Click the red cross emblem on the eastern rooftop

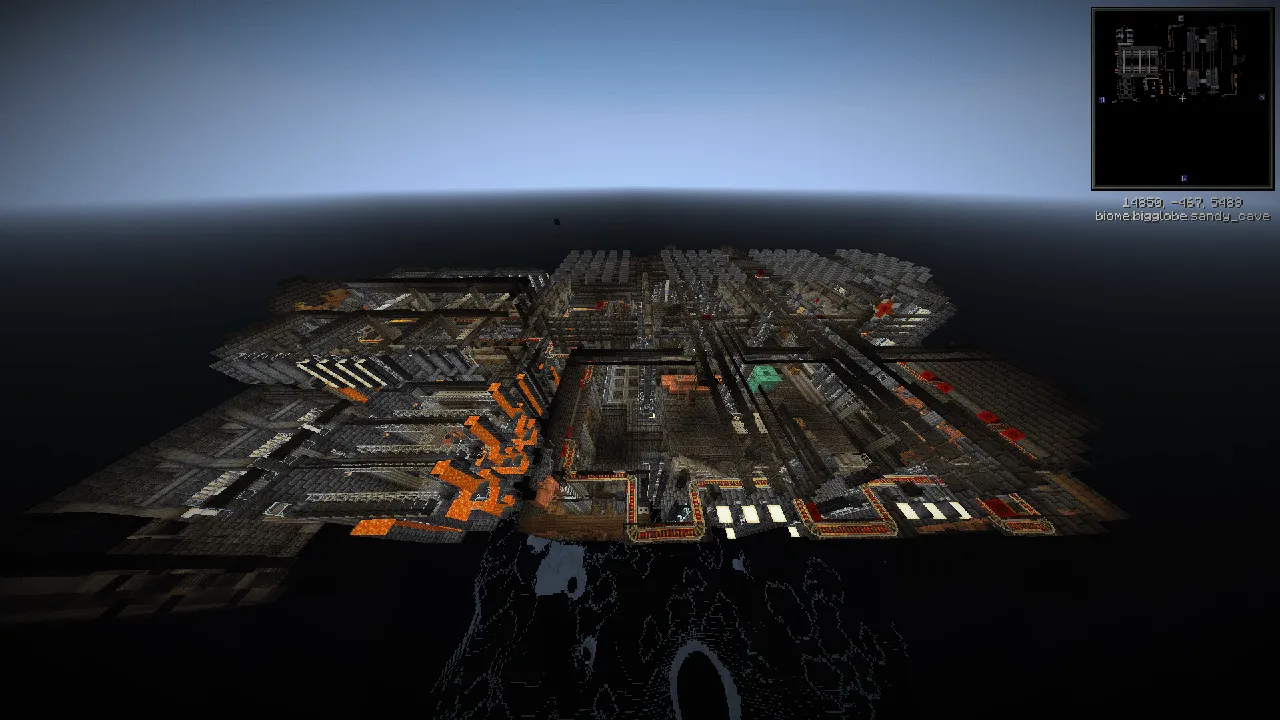(x=884, y=307)
